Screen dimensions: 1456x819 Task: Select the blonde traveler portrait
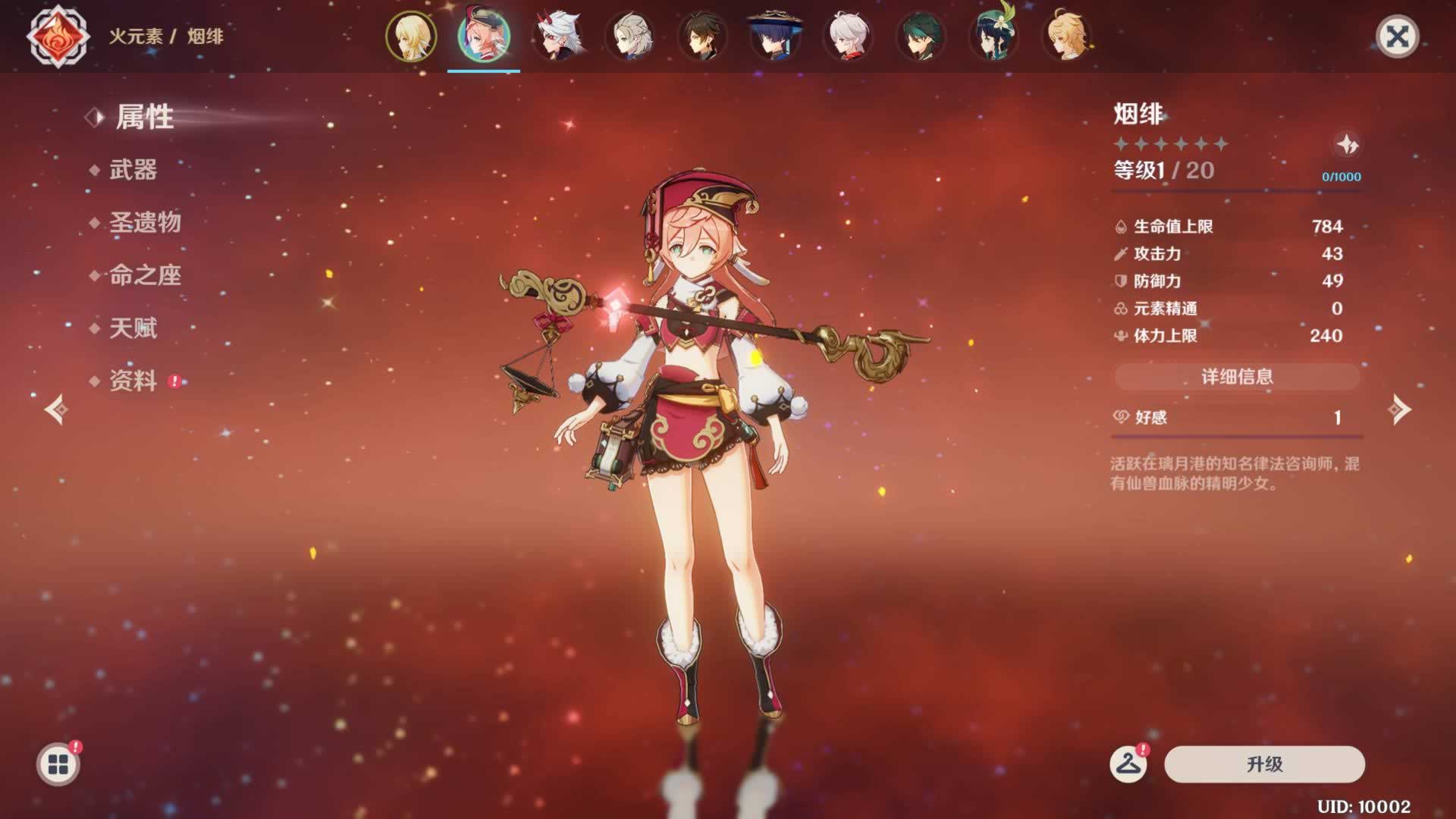click(411, 36)
